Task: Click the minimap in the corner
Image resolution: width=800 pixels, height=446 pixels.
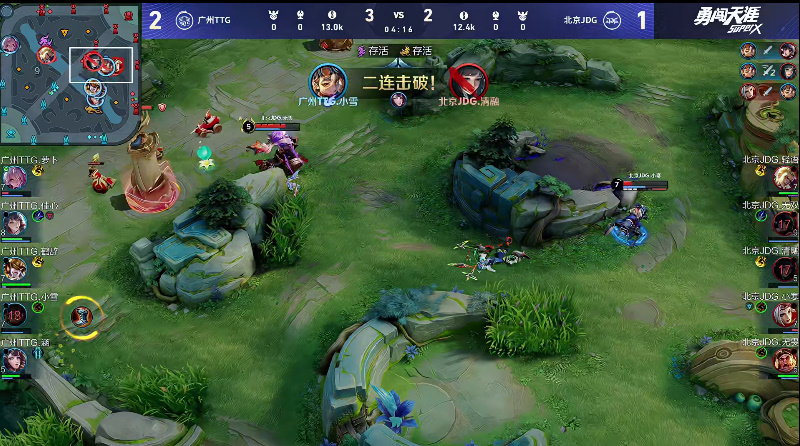Action: pyautogui.click(x=68, y=71)
